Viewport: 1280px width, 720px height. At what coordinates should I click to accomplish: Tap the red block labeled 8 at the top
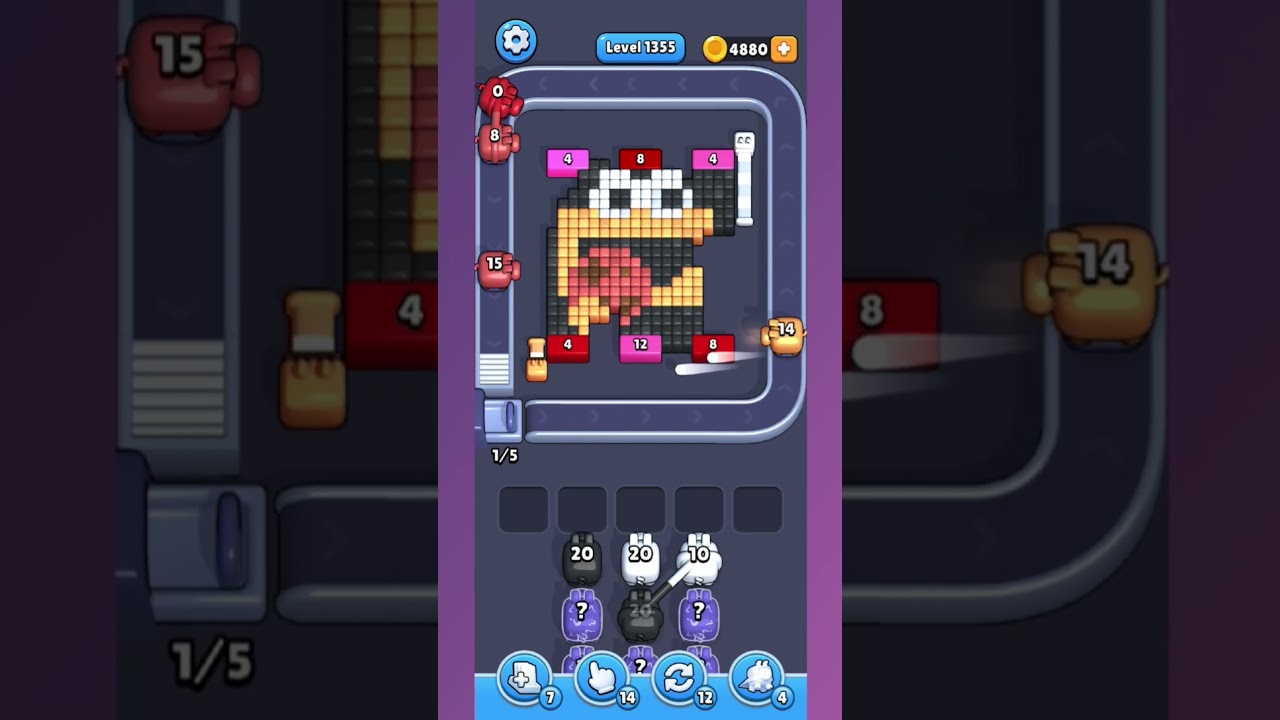click(x=640, y=158)
